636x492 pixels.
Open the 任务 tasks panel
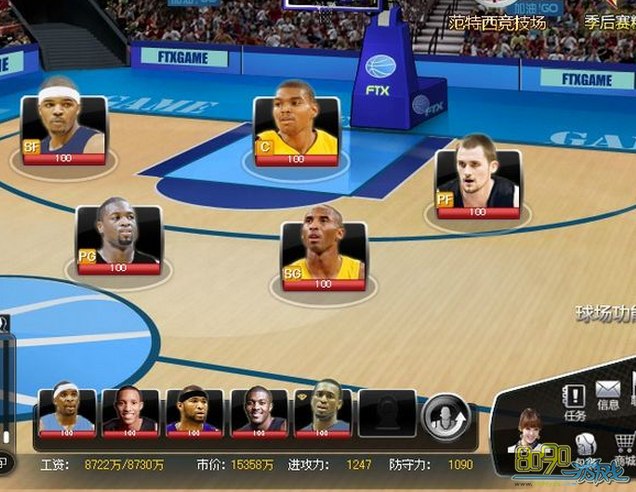coord(575,400)
